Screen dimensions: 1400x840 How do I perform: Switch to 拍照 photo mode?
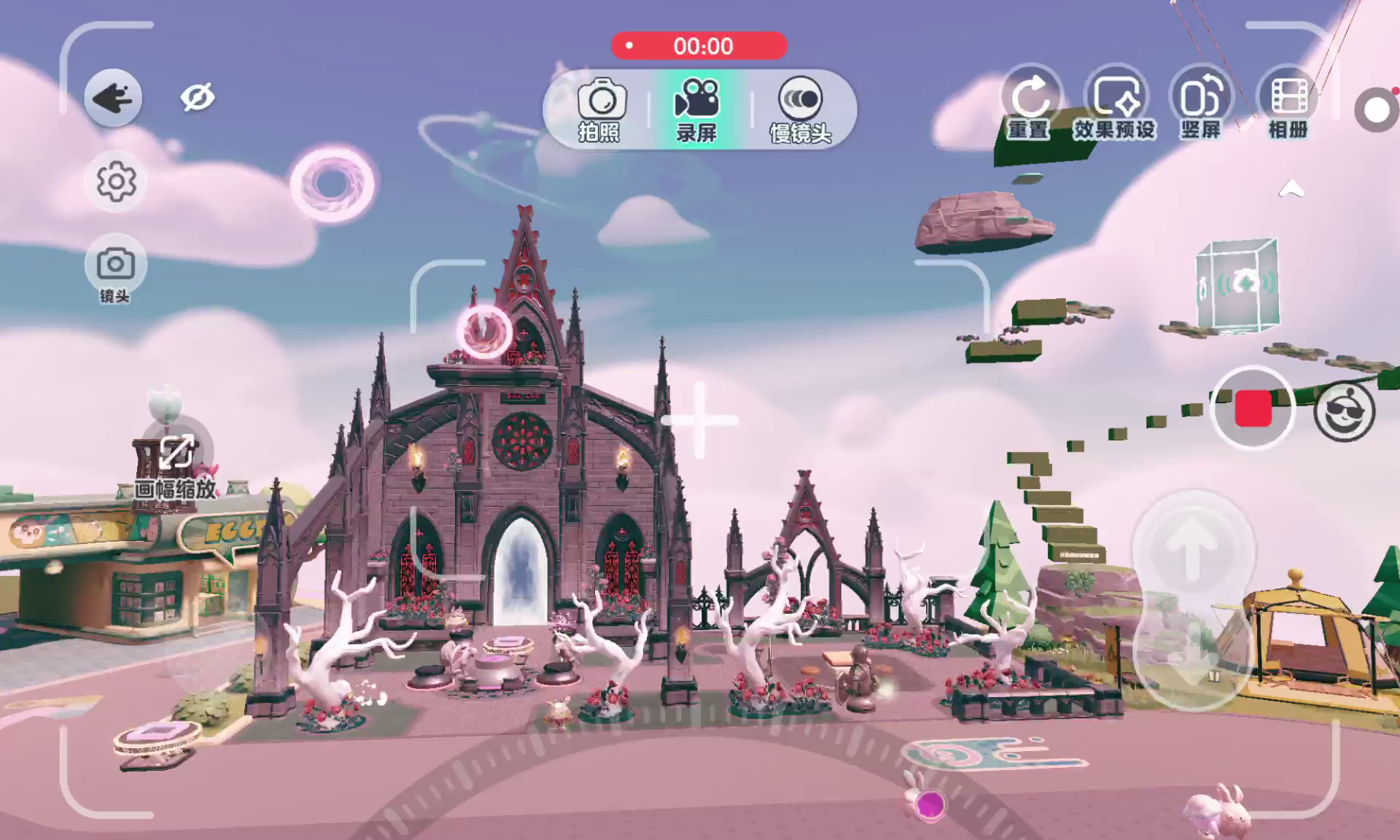601,109
